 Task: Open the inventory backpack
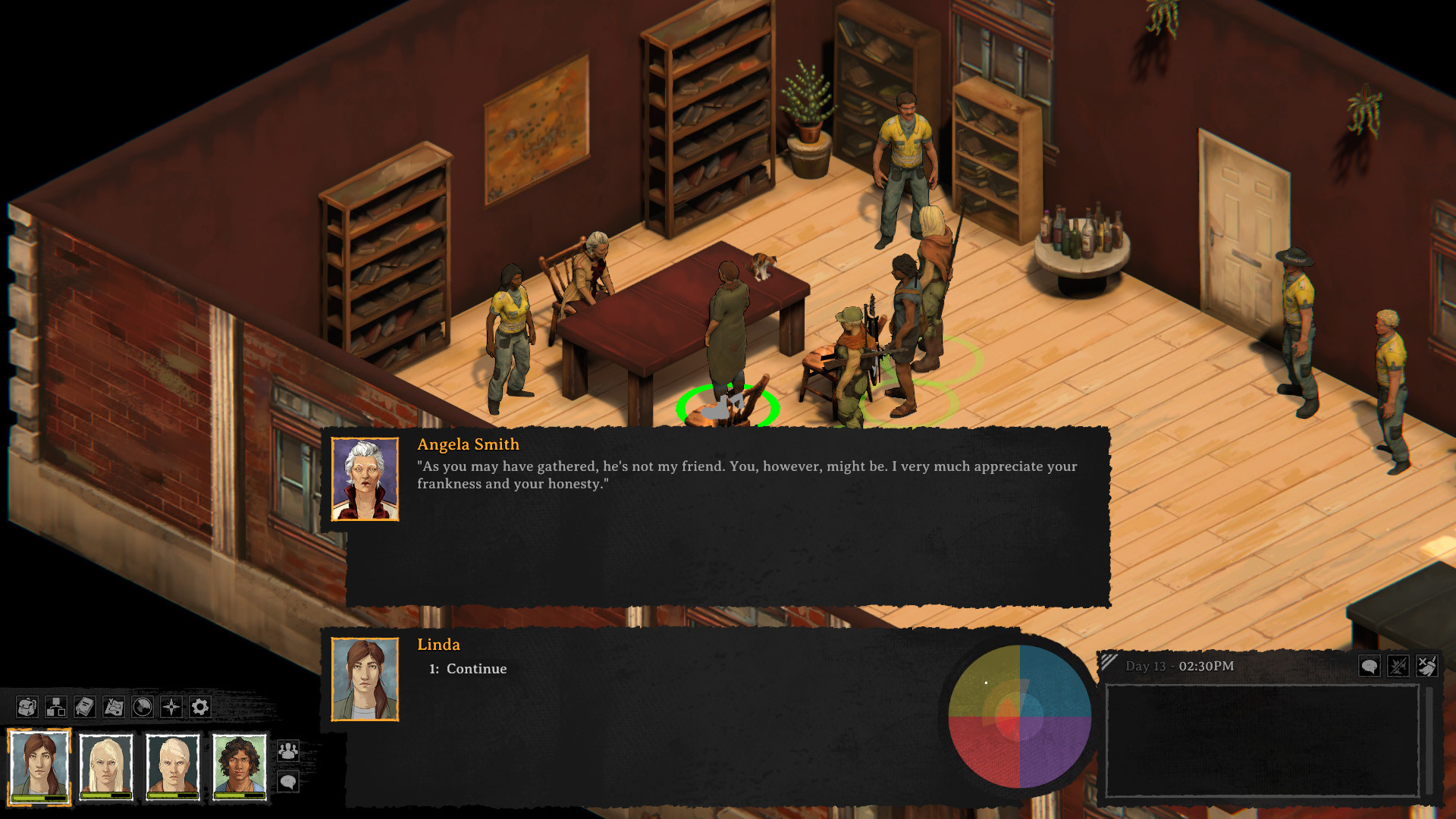coord(27,706)
